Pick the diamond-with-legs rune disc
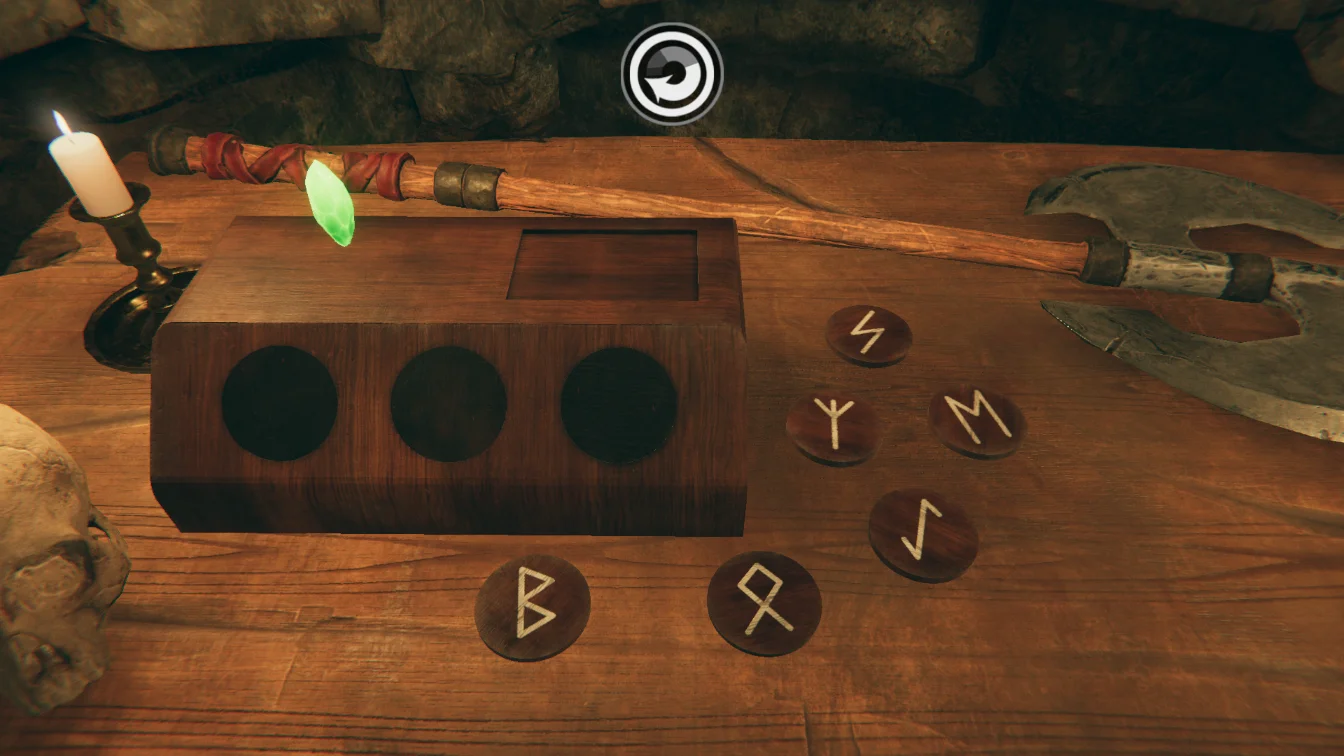Image resolution: width=1344 pixels, height=756 pixels. coord(764,603)
